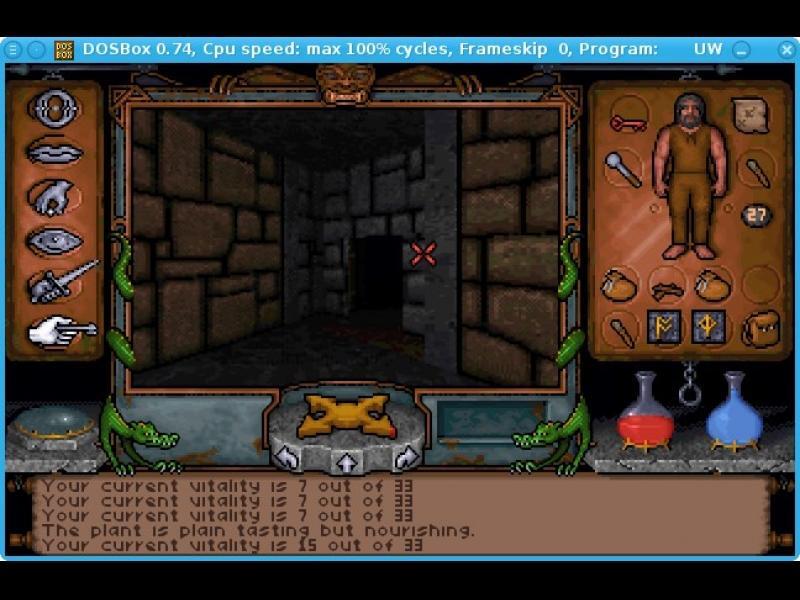
Task: Select the Use pointing hand command
Action: click(60, 329)
